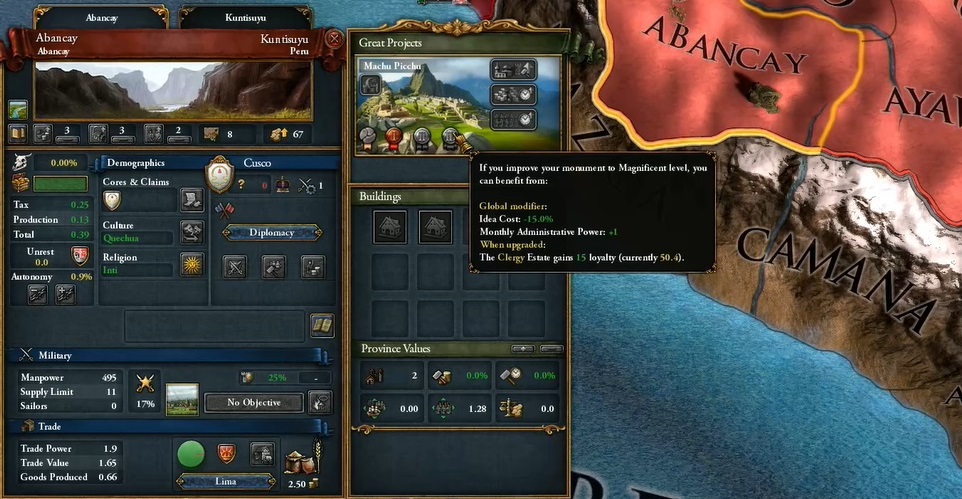Open the Diplomacy screen for Cusco
This screenshot has height=499, width=962.
click(271, 232)
